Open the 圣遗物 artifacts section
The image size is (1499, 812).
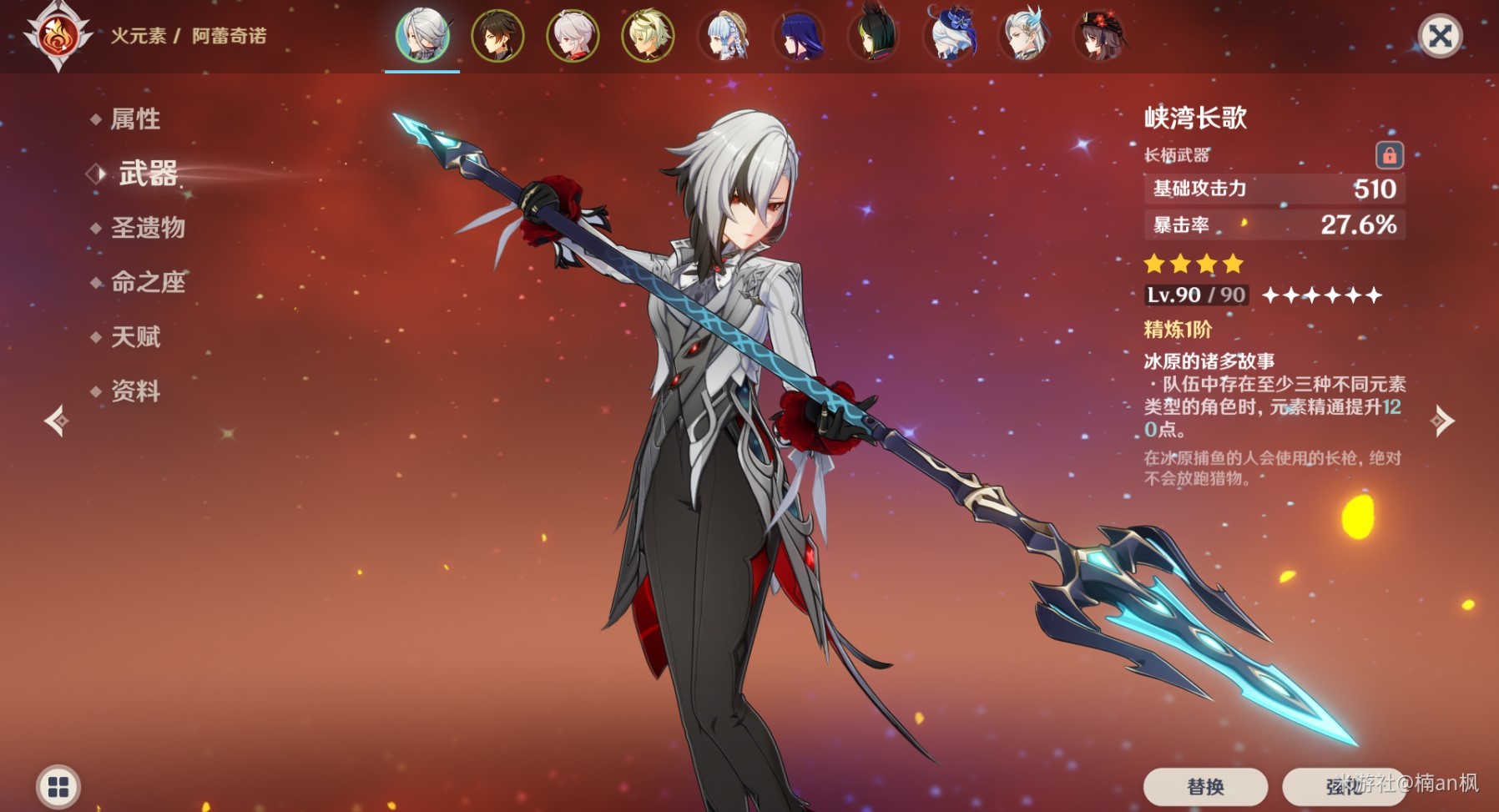[x=148, y=228]
